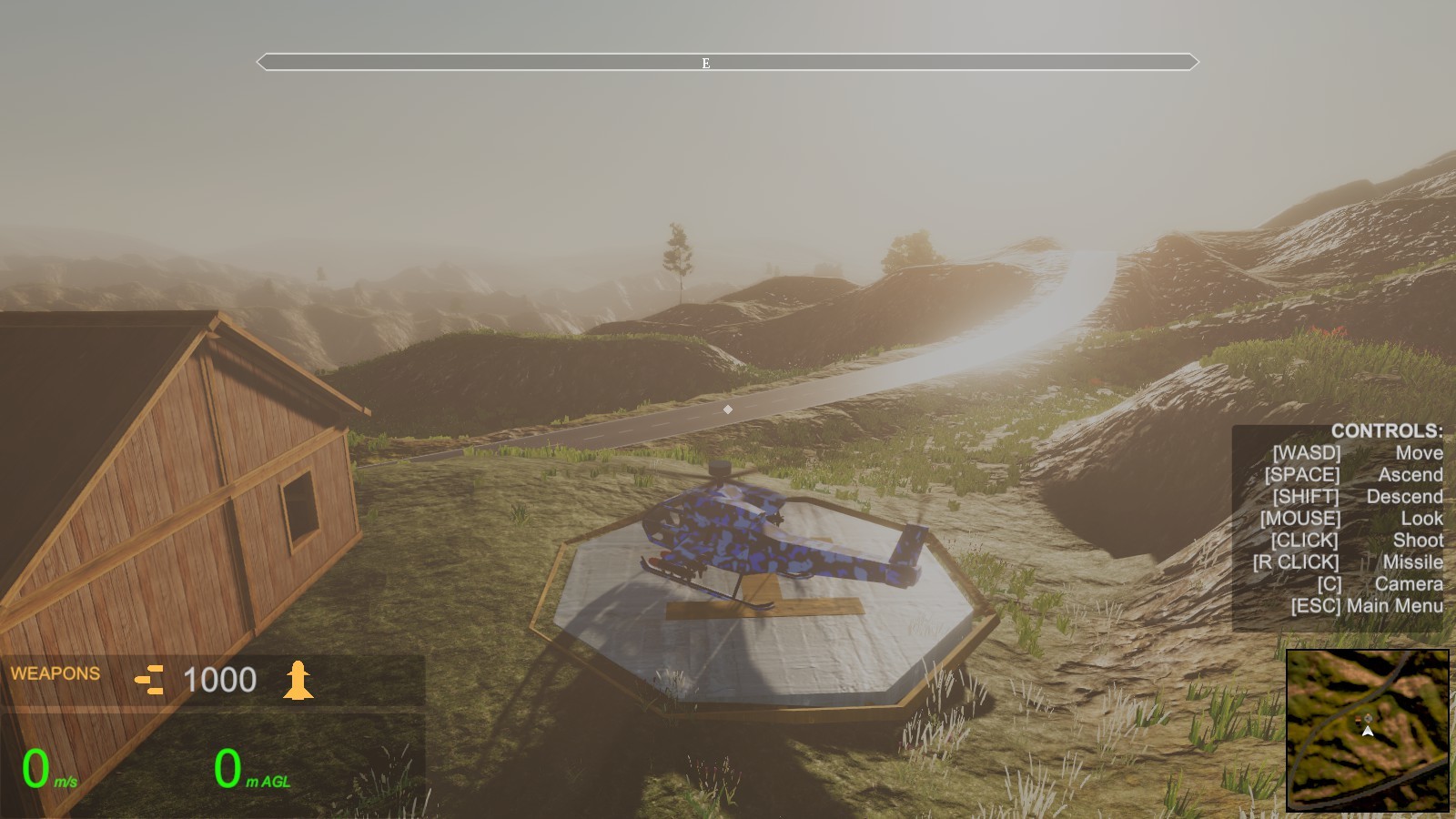Select the missile weapon icon
The width and height of the screenshot is (1456, 819).
click(299, 678)
